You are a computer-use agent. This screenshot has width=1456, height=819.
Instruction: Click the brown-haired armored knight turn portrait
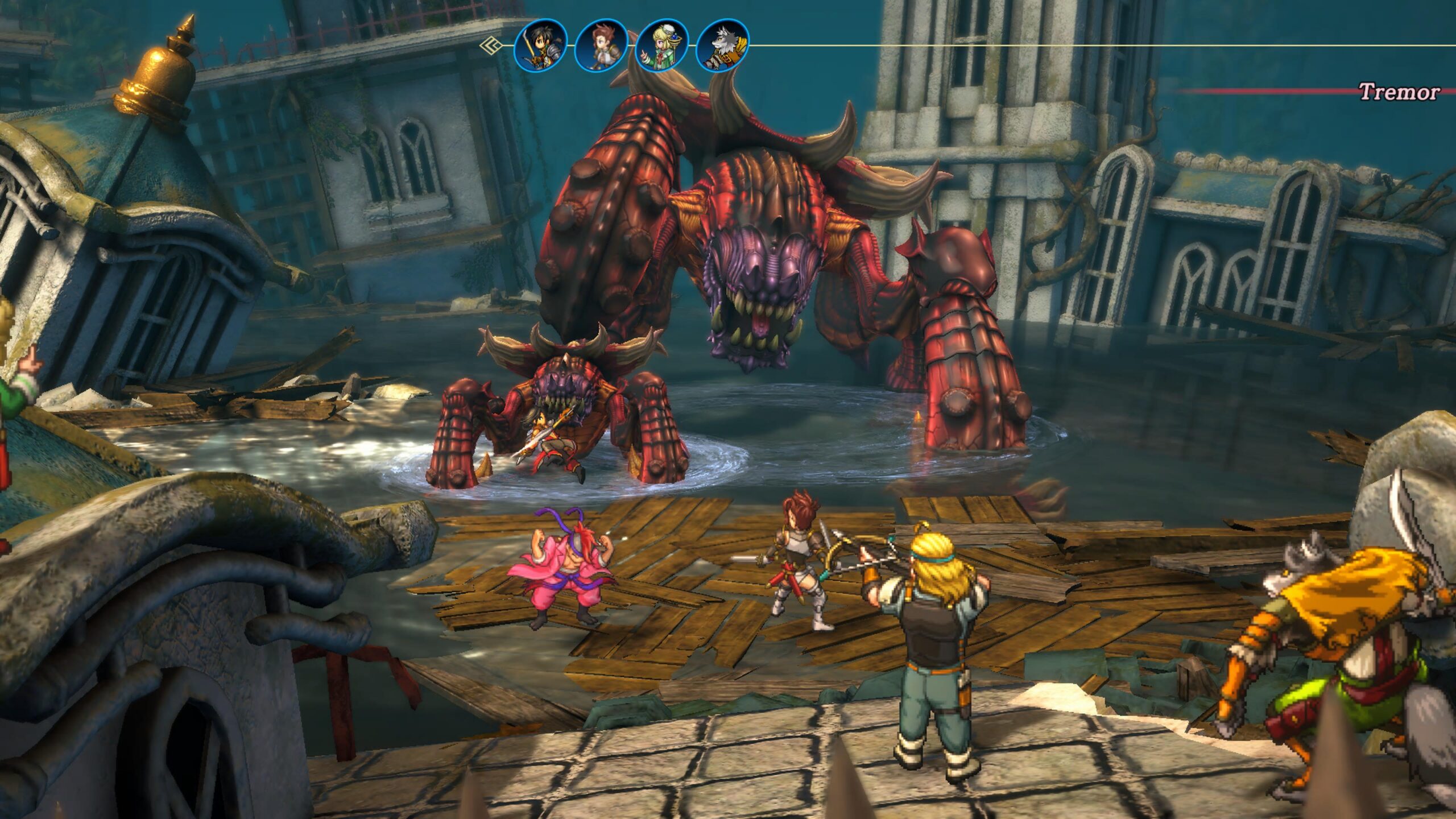pyautogui.click(x=601, y=45)
